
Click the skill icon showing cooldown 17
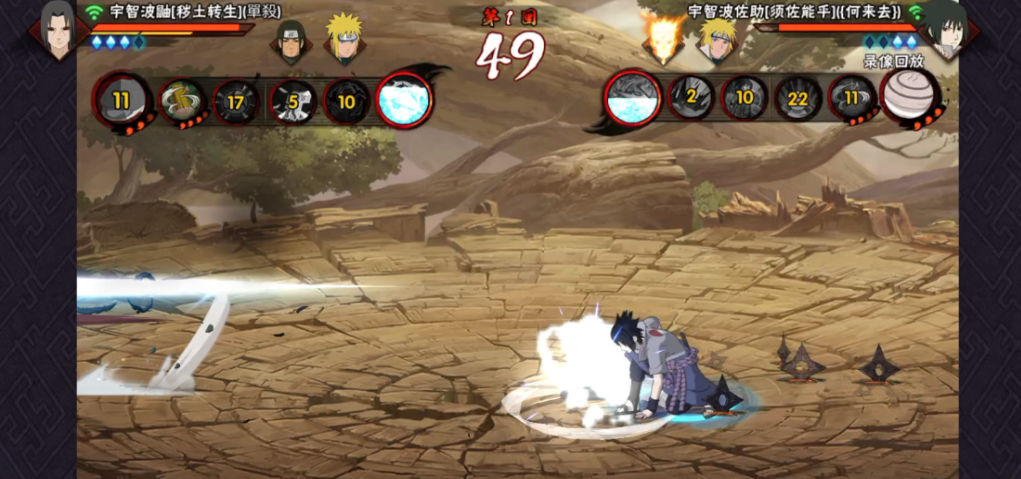[237, 101]
